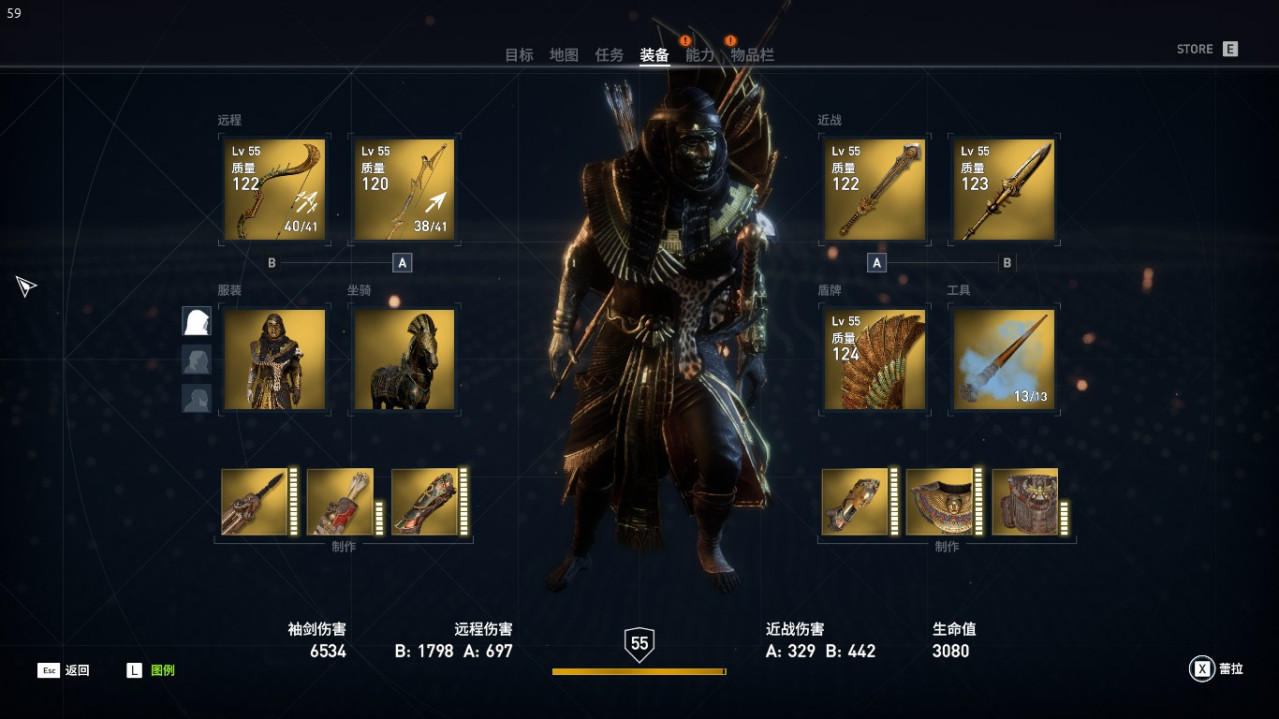Viewport: 1279px width, 719px height.
Task: Open the 地图 tab
Action: tap(564, 55)
